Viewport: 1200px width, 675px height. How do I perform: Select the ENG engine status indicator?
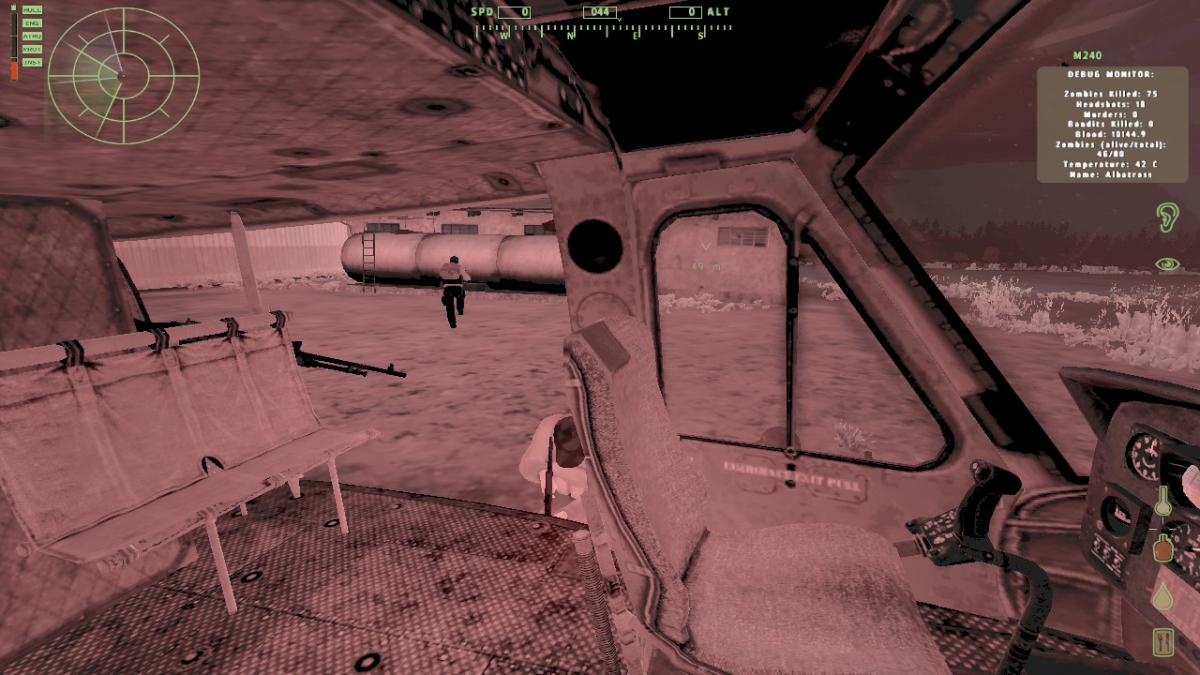coord(32,23)
